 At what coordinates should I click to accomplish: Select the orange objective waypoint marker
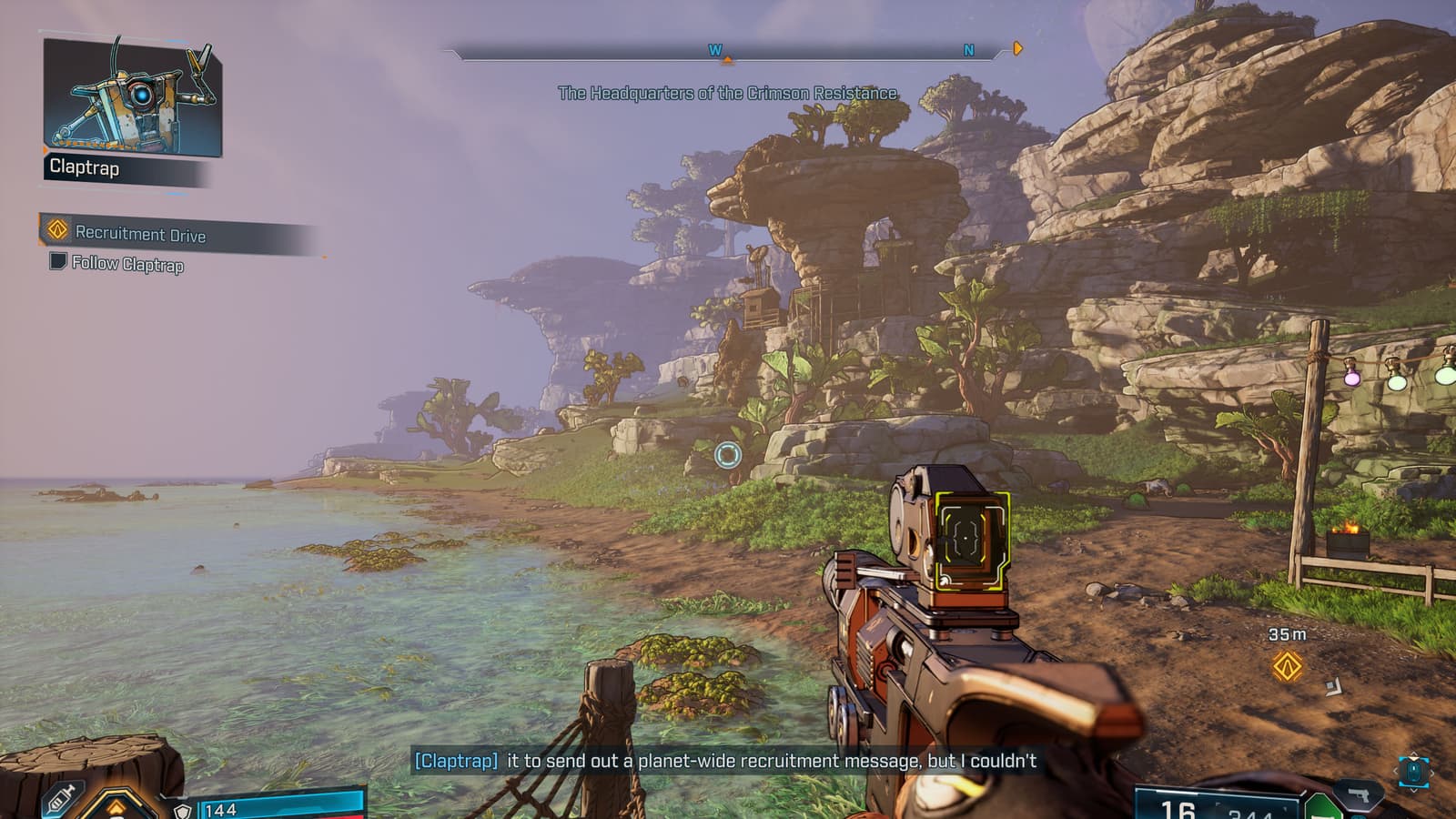[x=1287, y=666]
